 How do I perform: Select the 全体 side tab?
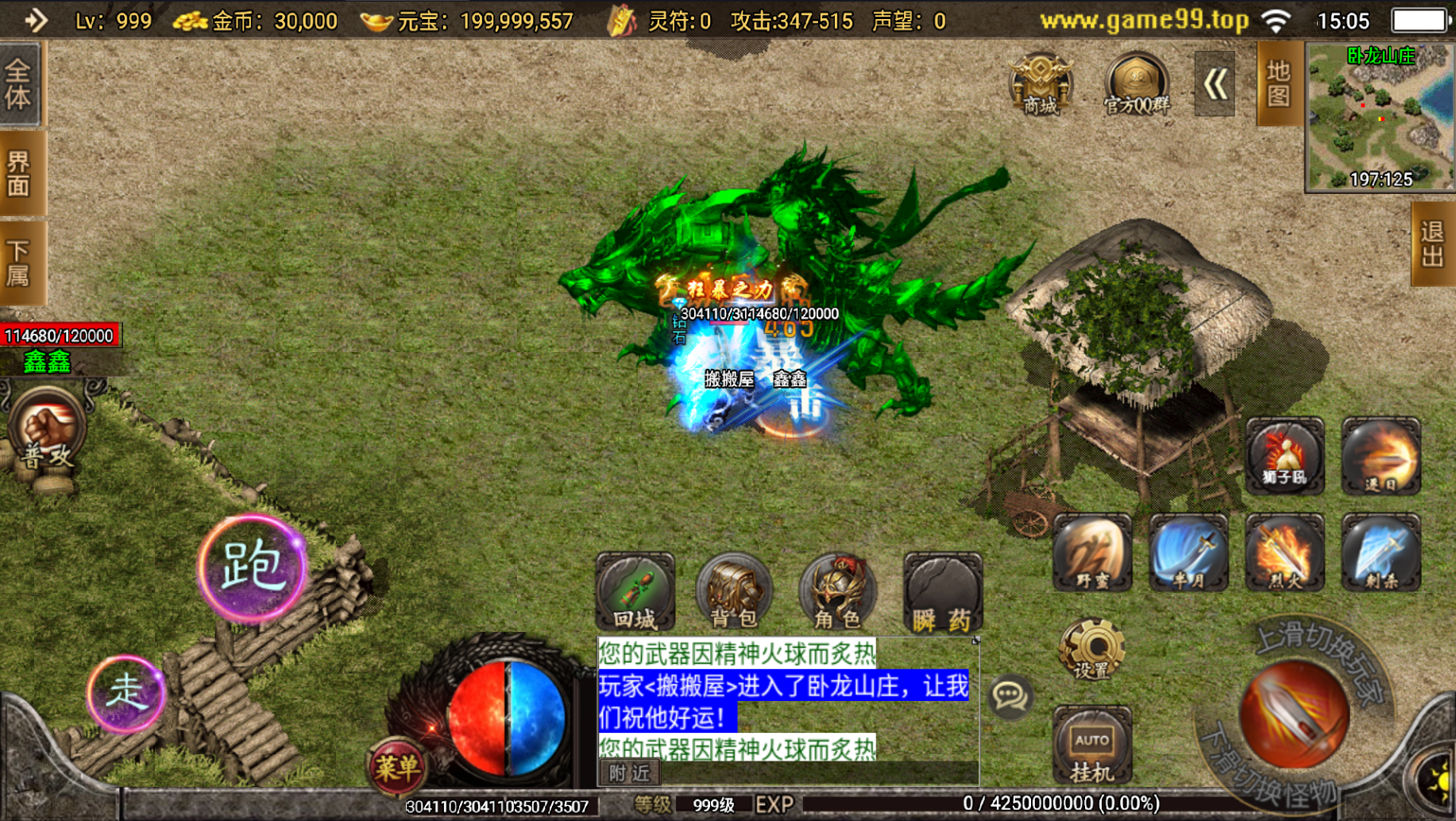pos(19,84)
